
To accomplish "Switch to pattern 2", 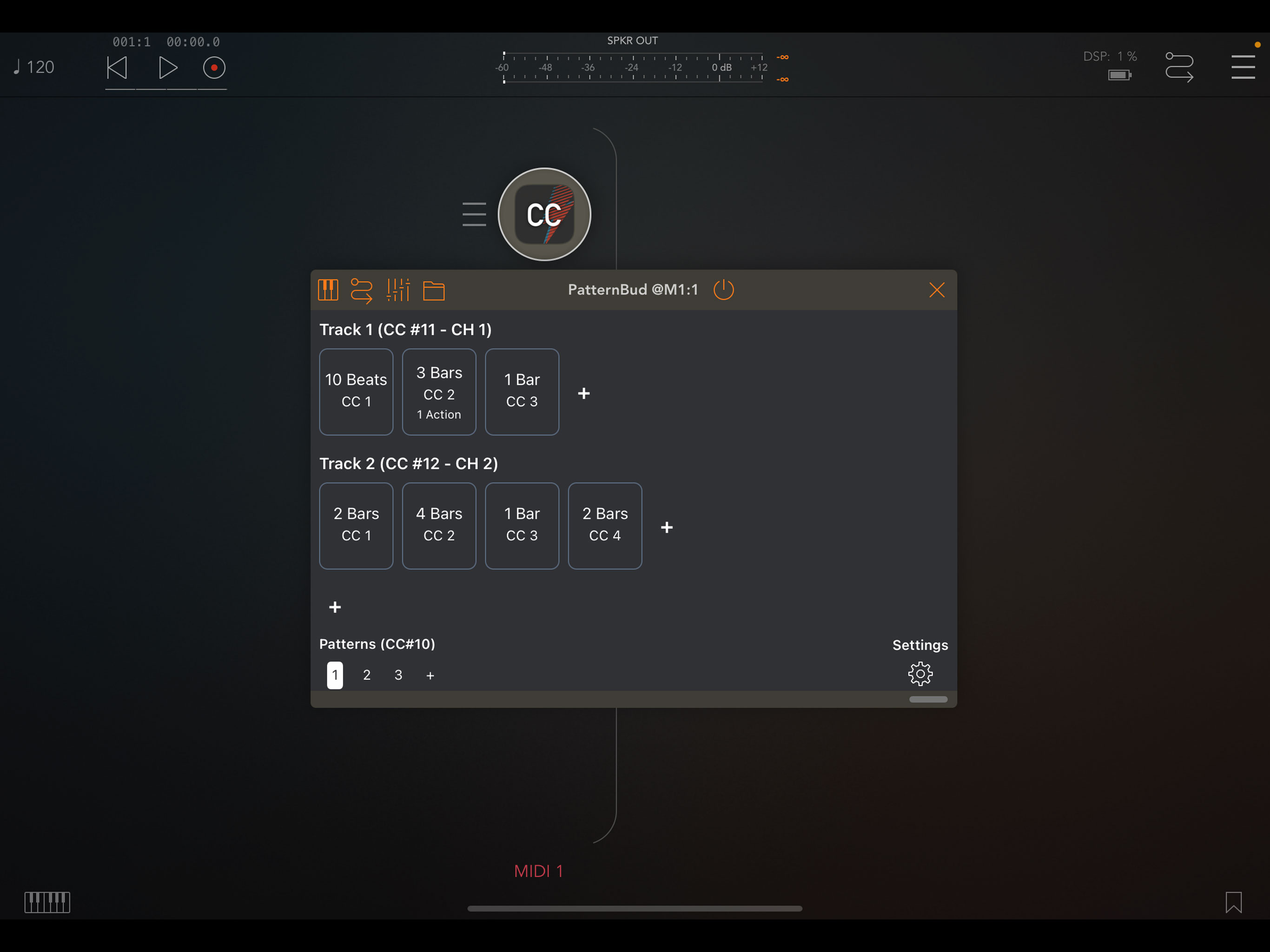I will click(x=366, y=675).
